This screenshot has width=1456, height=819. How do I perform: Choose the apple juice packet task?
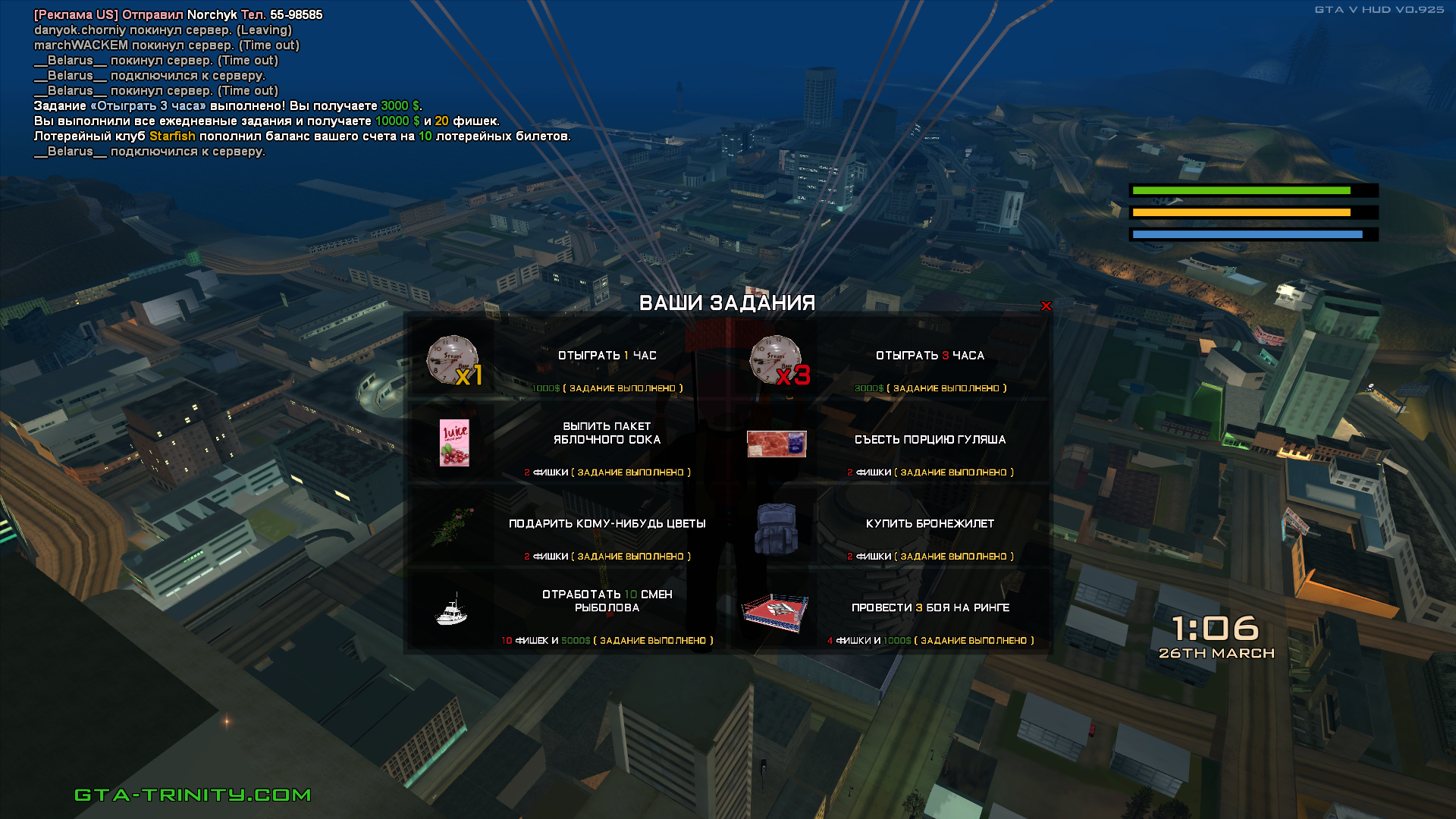click(607, 434)
